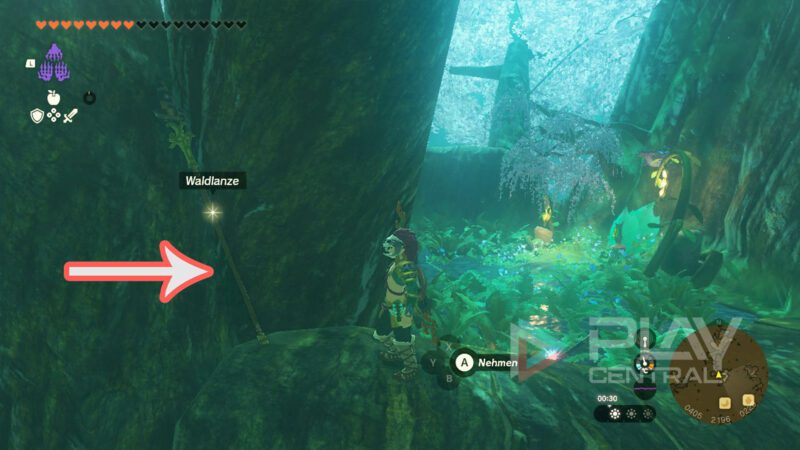800x450 pixels.
Task: Choose the apple quick-item icon
Action: coord(52,98)
